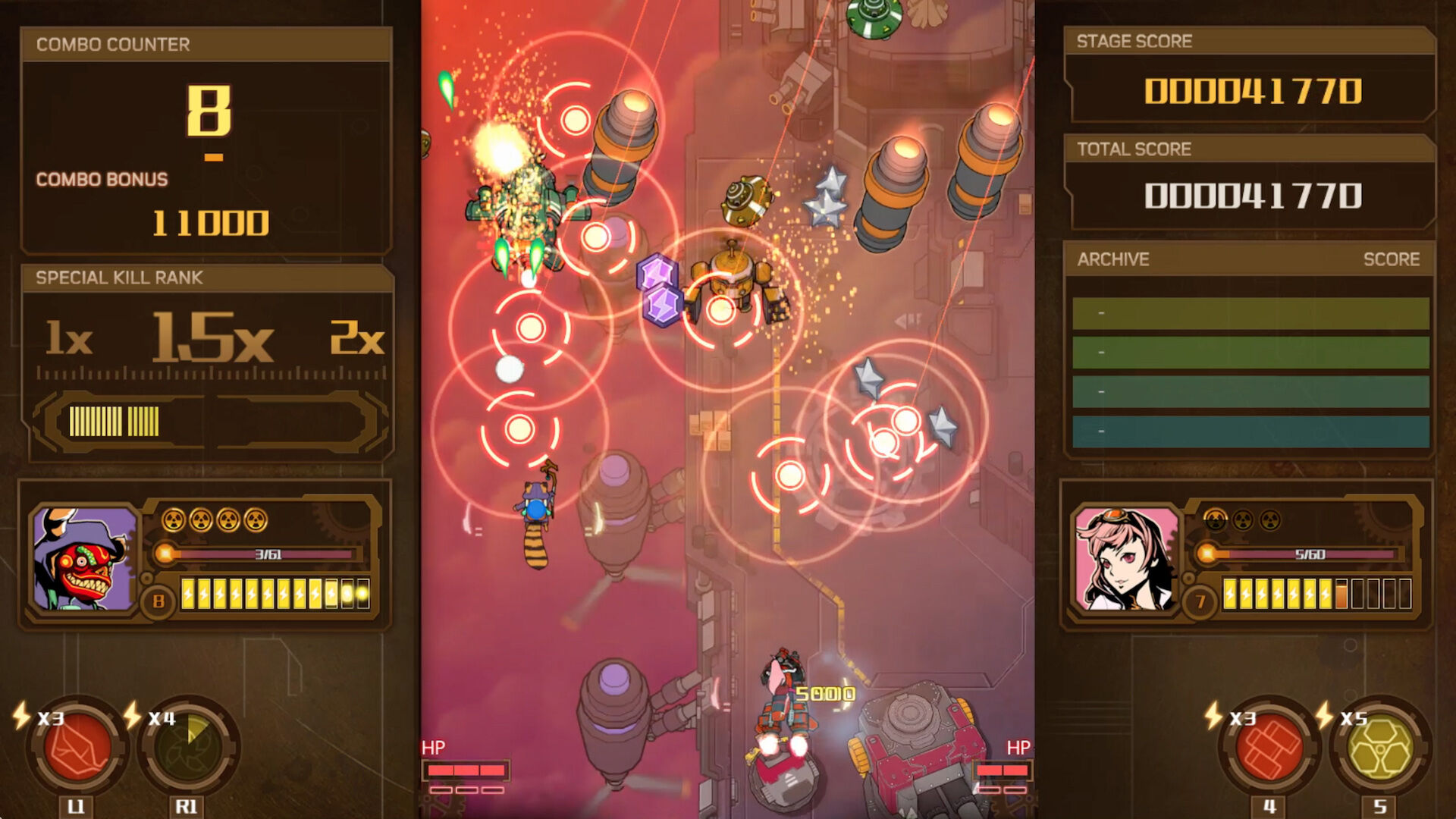Image resolution: width=1456 pixels, height=819 pixels.
Task: Activate the red special ability above L1
Action: click(77, 746)
